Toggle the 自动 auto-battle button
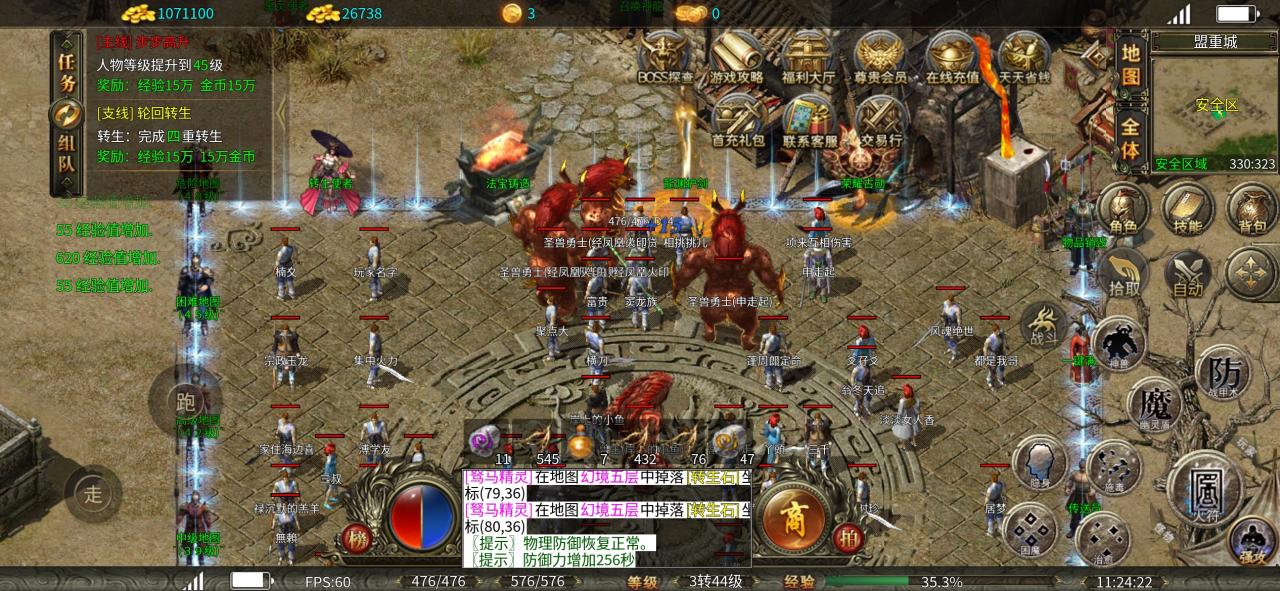The width and height of the screenshot is (1280, 591). [x=1187, y=272]
